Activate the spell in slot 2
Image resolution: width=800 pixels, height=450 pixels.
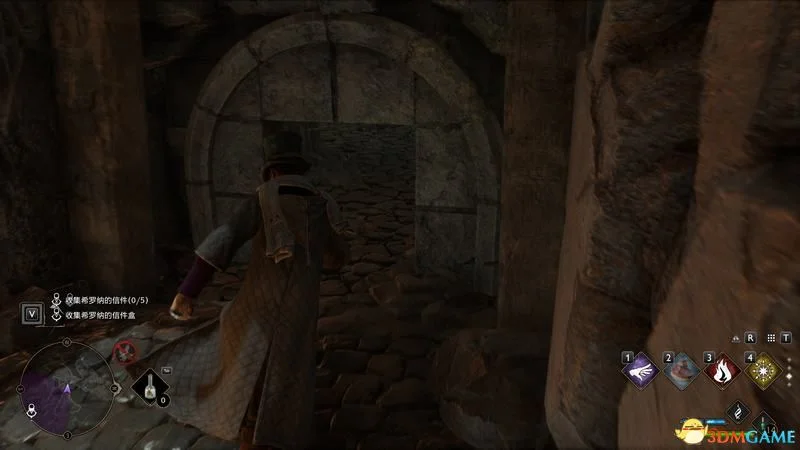tap(682, 370)
